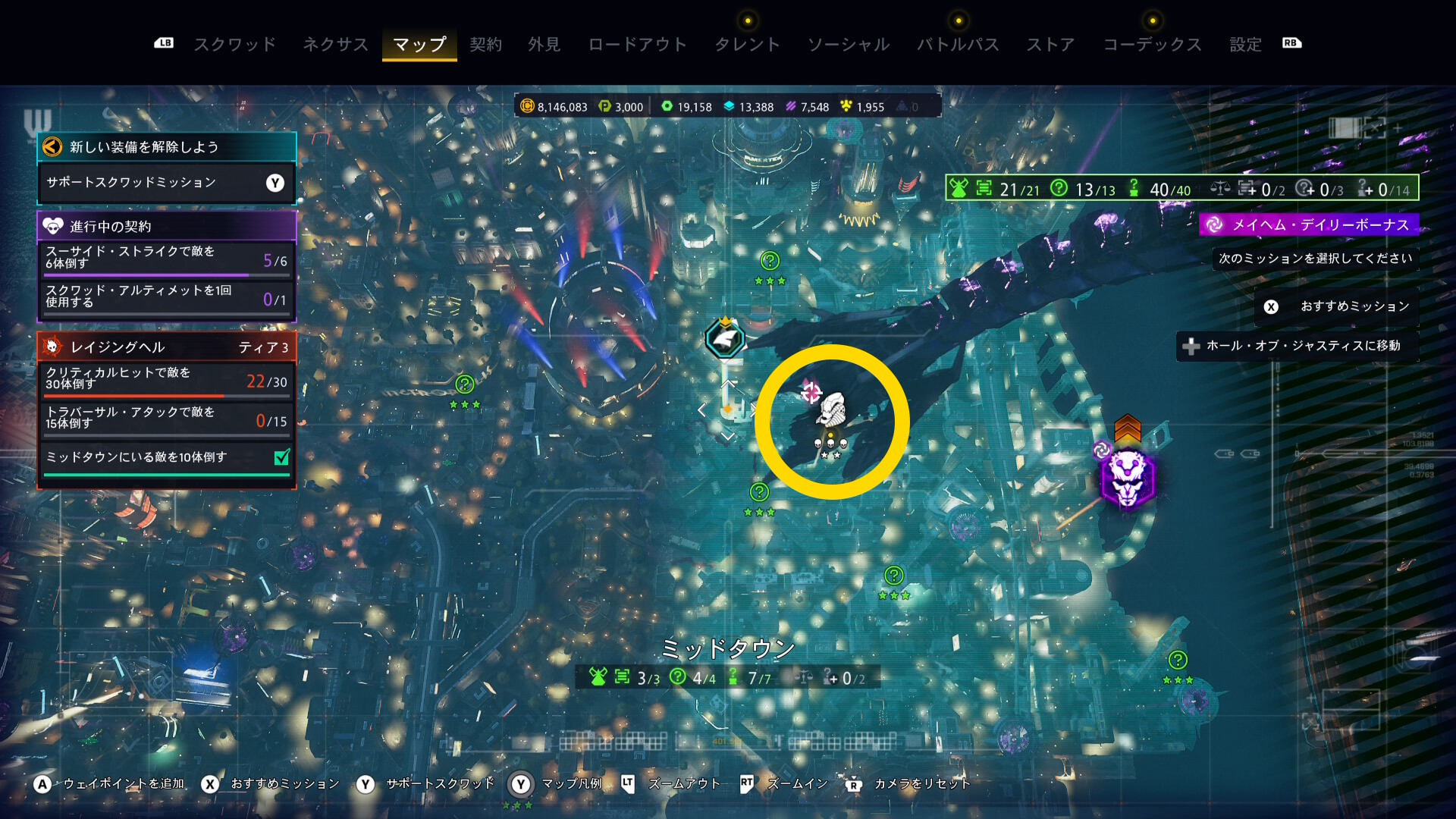Viewport: 1456px width, 819px height.
Task: Show the コーデックス tab
Action: [1152, 45]
